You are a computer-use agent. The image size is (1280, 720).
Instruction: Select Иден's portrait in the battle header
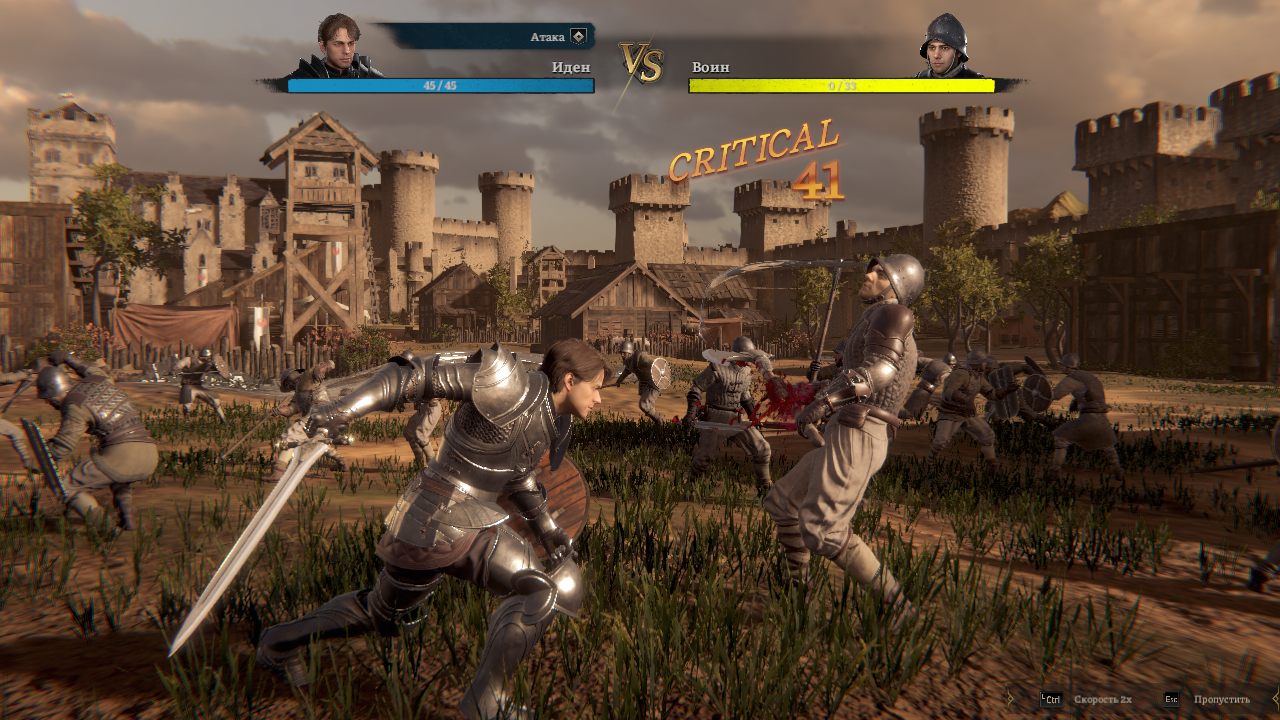coord(338,45)
